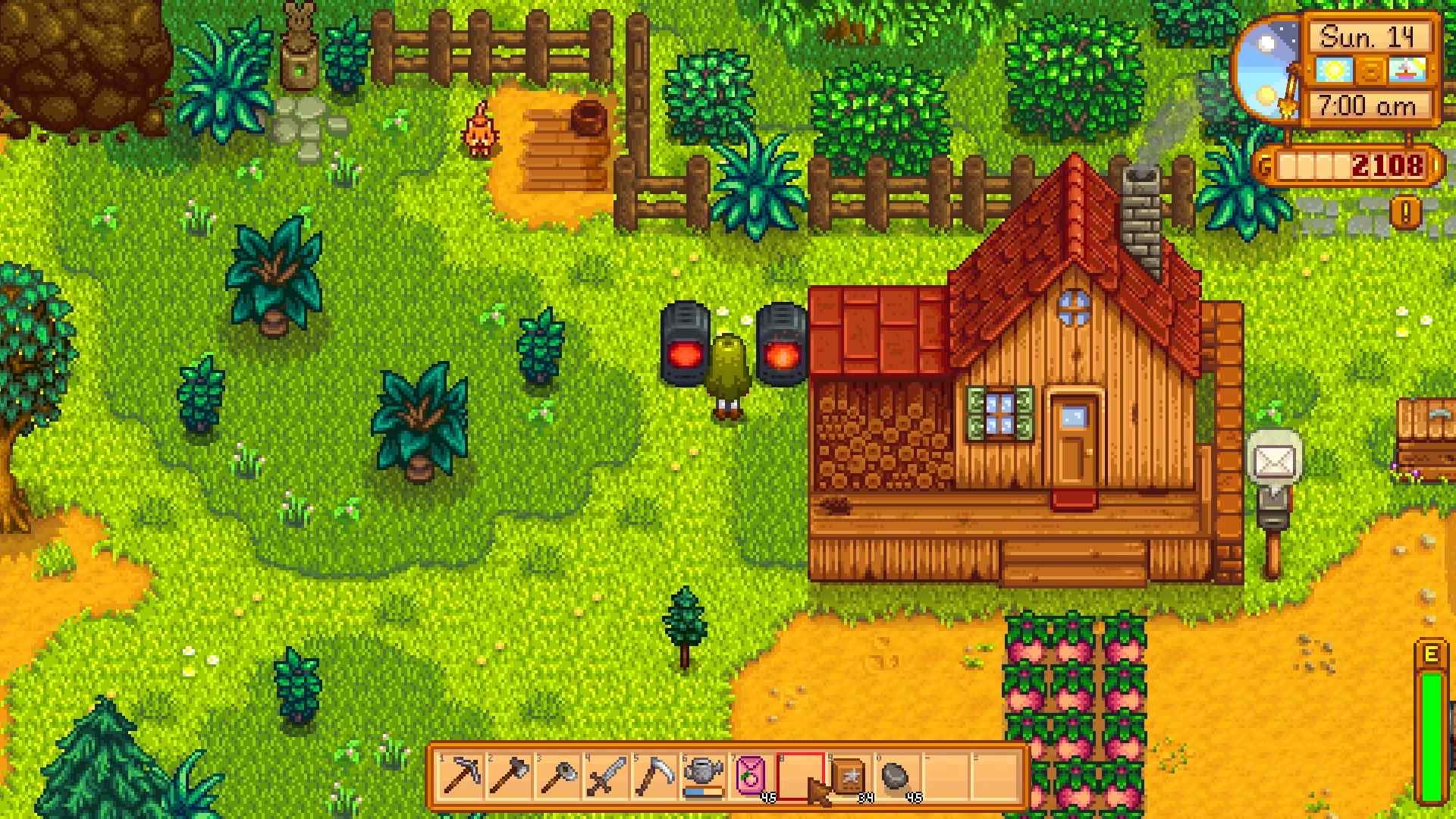Select the pickaxe in hotbar slot 1
Image resolution: width=1456 pixels, height=819 pixels.
(x=460, y=777)
